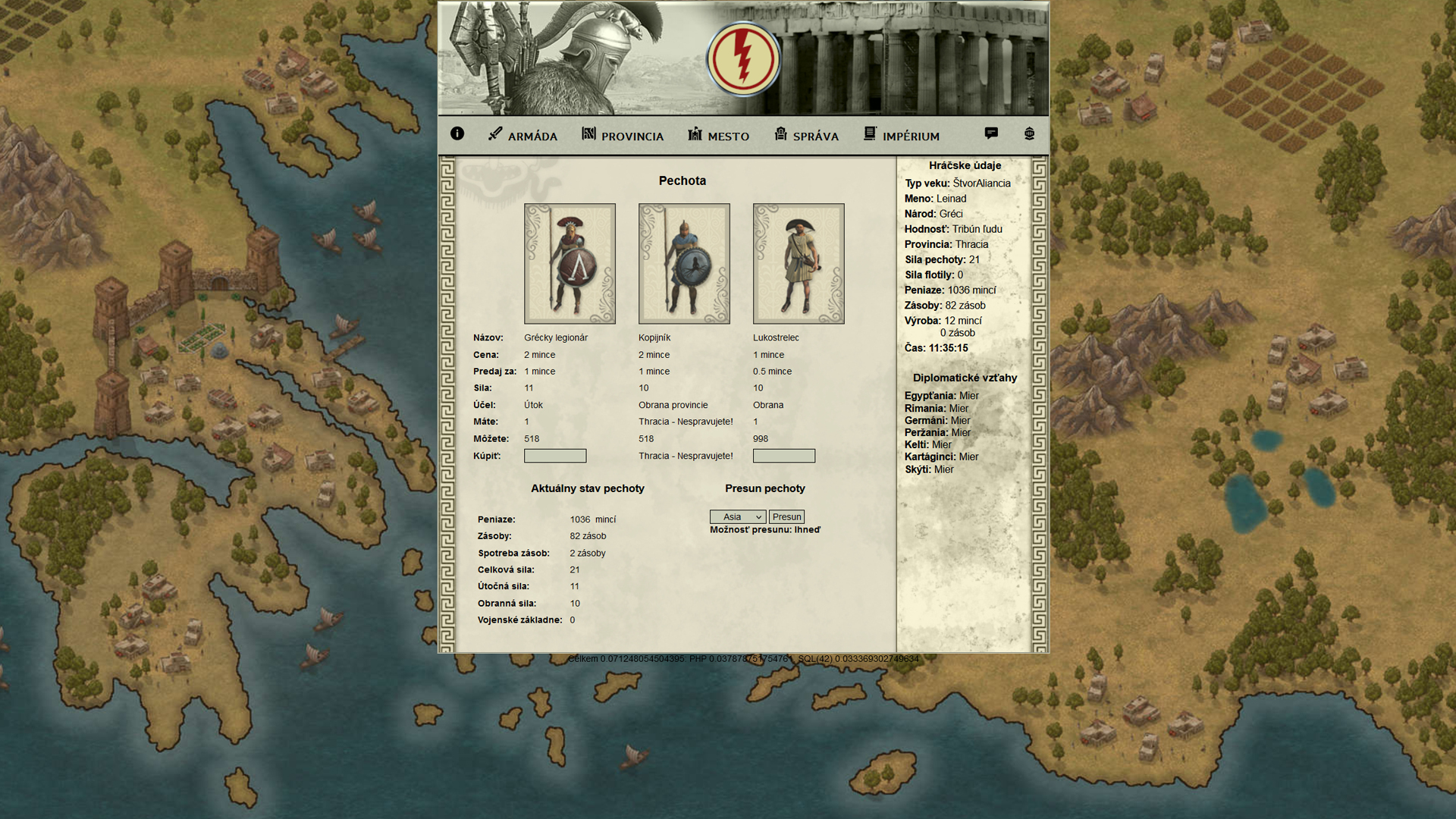
Task: Go to the Provincia section
Action: coord(623,136)
